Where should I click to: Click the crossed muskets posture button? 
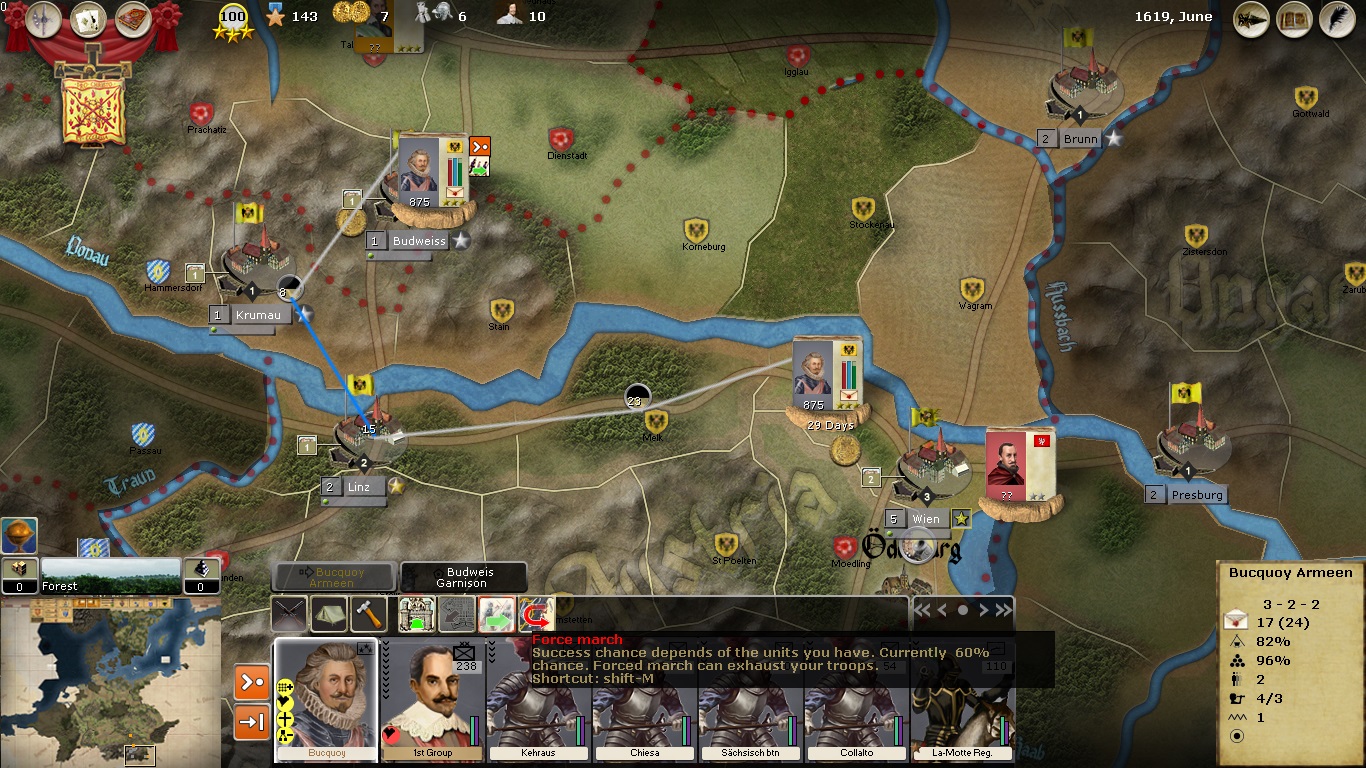pyautogui.click(x=289, y=614)
